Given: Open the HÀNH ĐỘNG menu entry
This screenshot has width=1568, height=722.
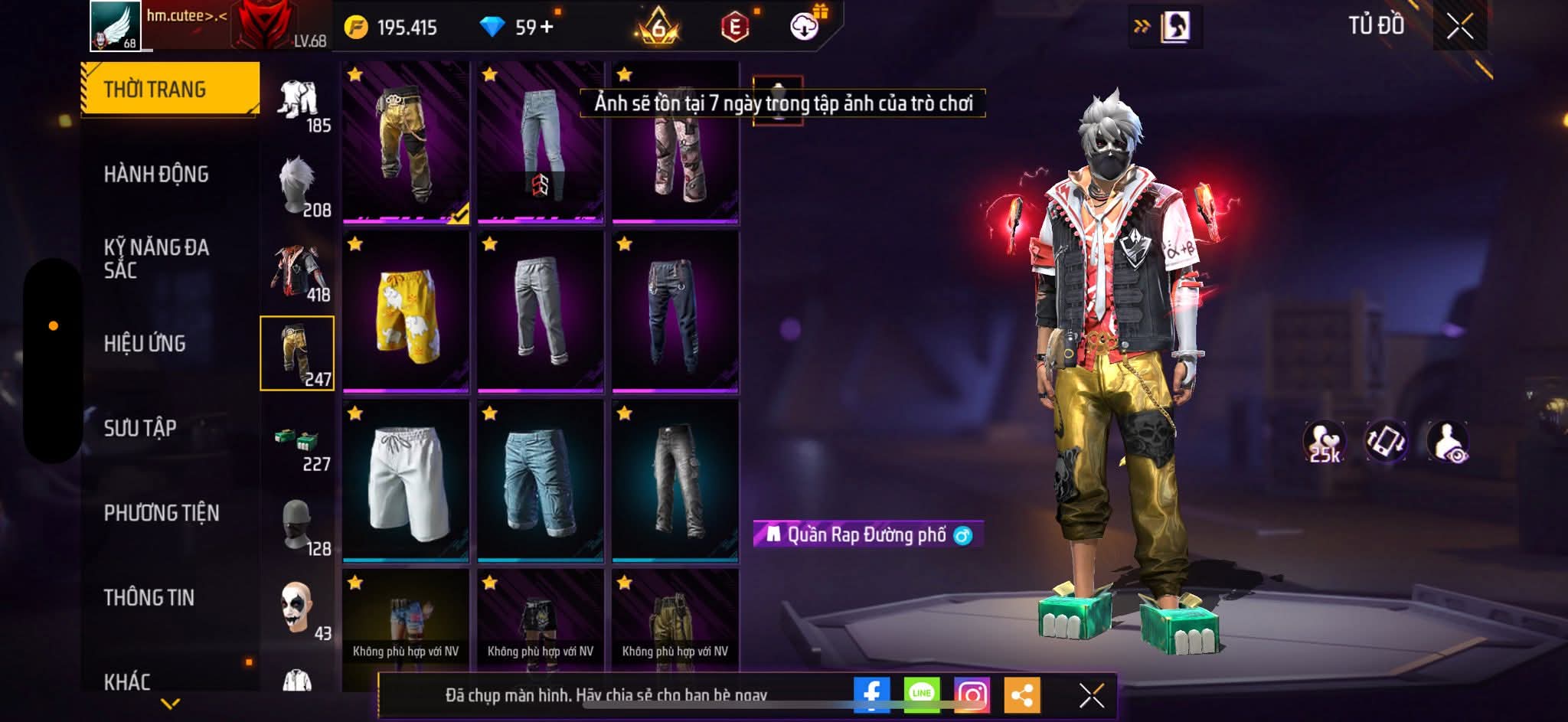Looking at the screenshot, I should [x=156, y=175].
